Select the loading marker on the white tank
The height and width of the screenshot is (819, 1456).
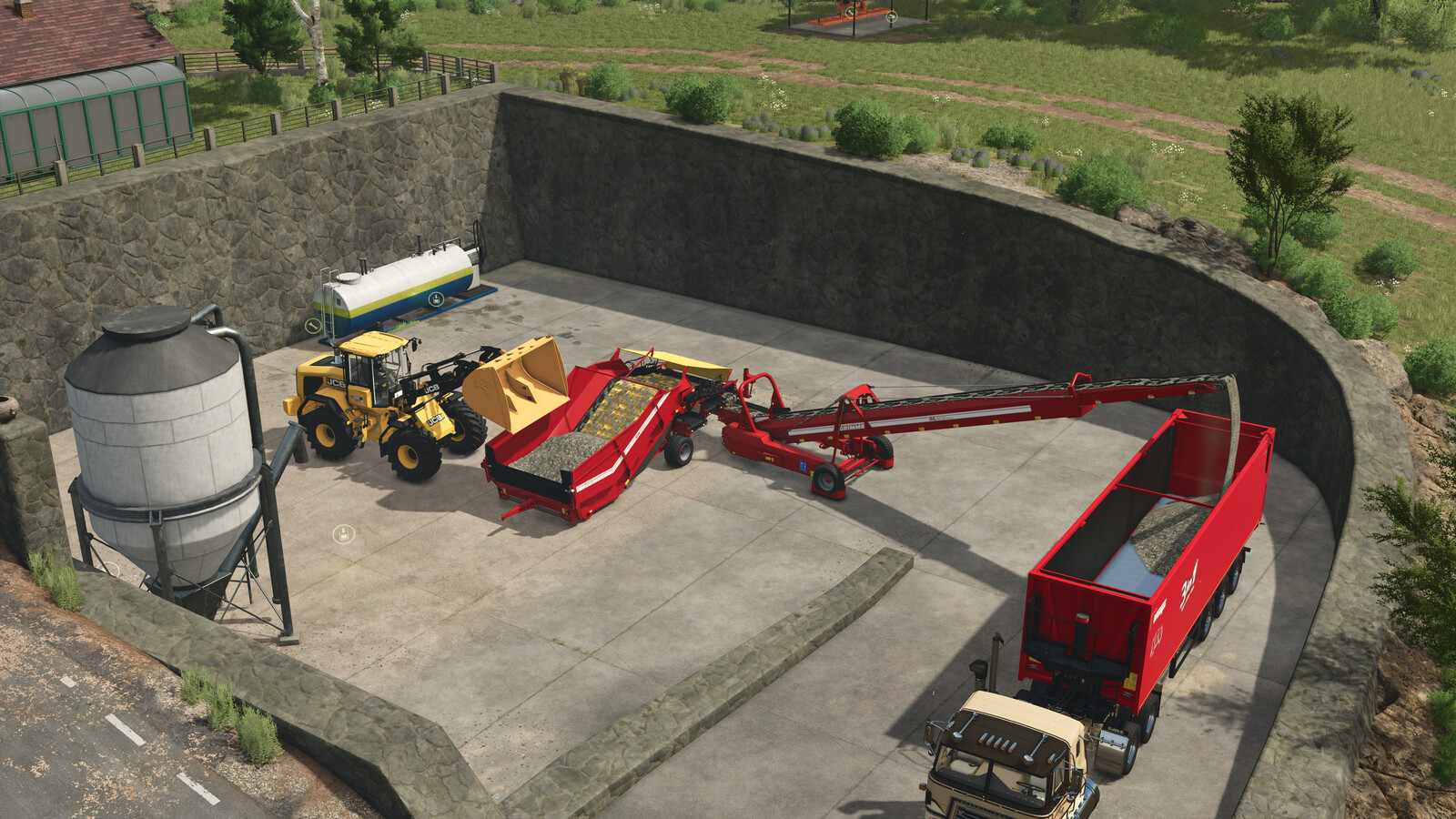click(437, 298)
